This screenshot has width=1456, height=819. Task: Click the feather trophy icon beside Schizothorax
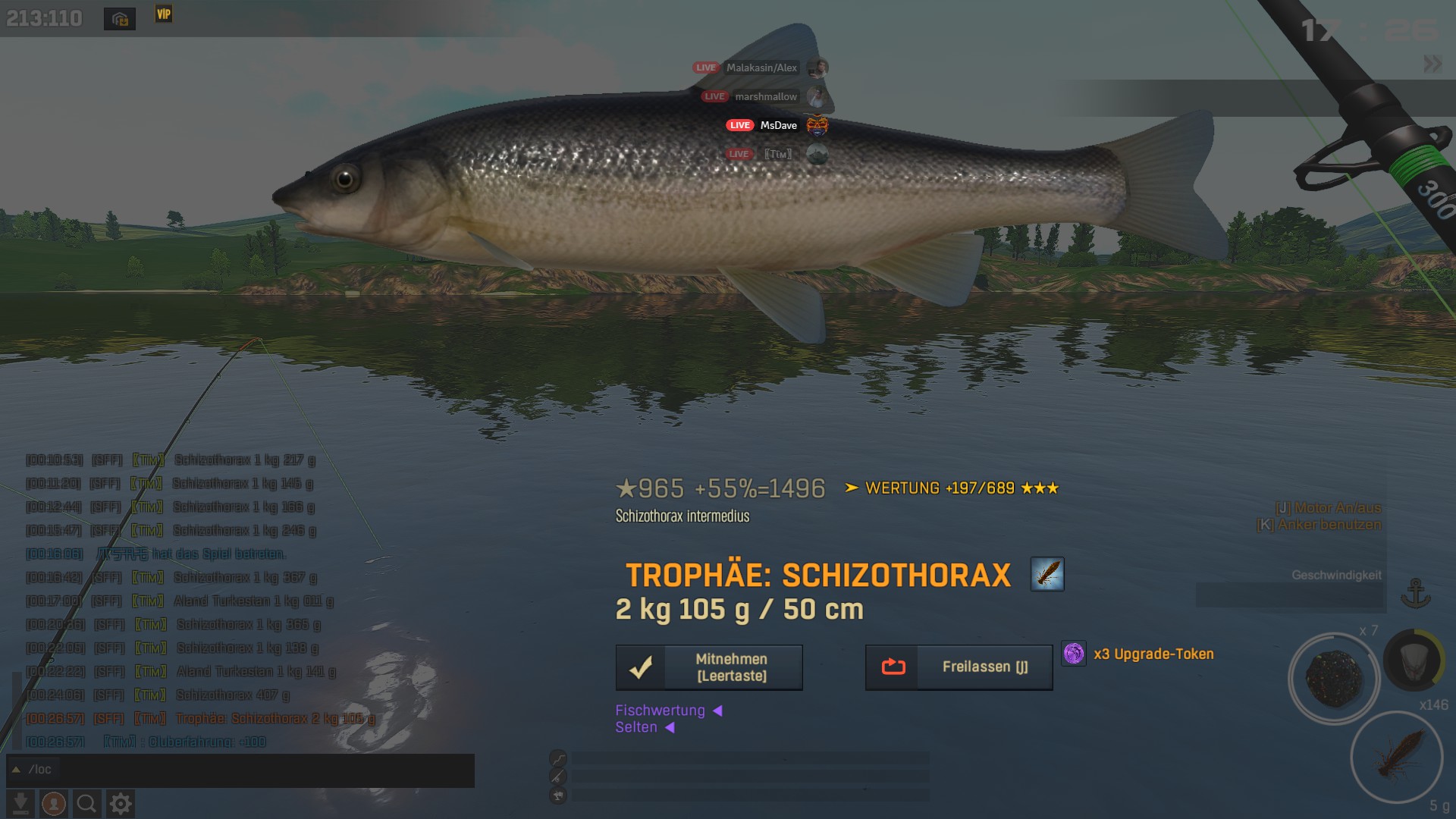1046,574
